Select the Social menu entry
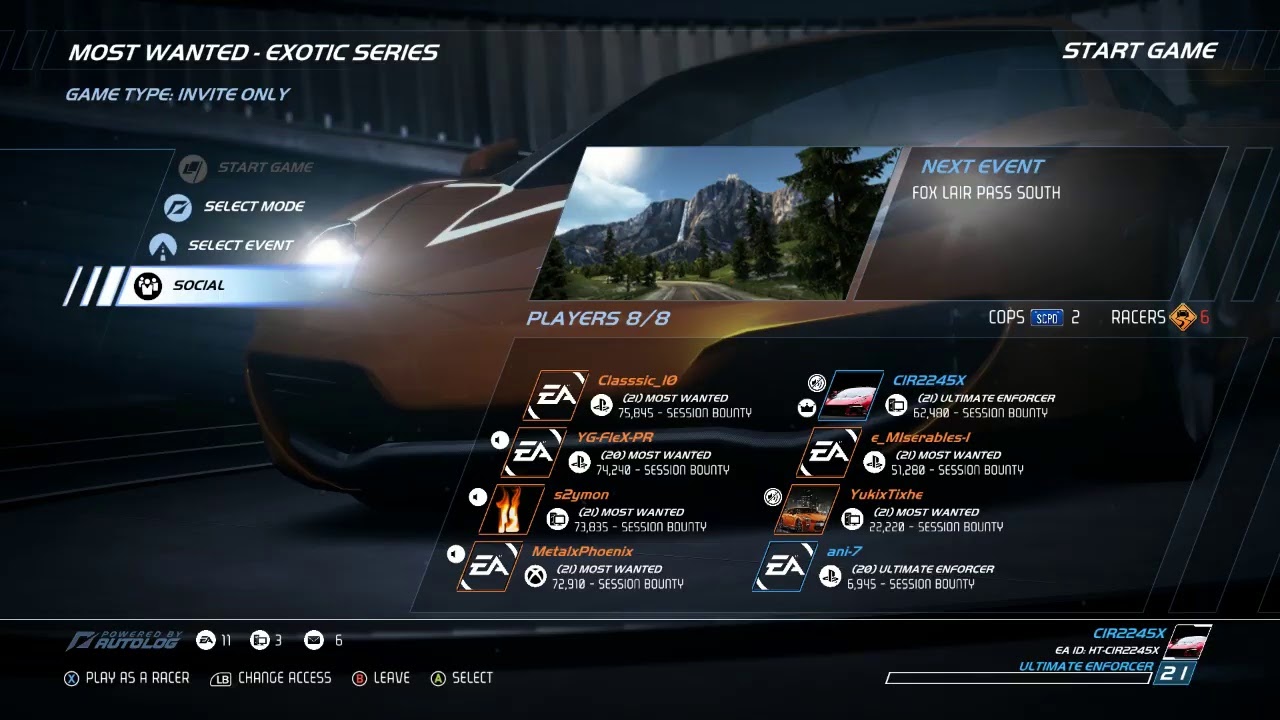This screenshot has width=1280, height=720. (x=199, y=285)
